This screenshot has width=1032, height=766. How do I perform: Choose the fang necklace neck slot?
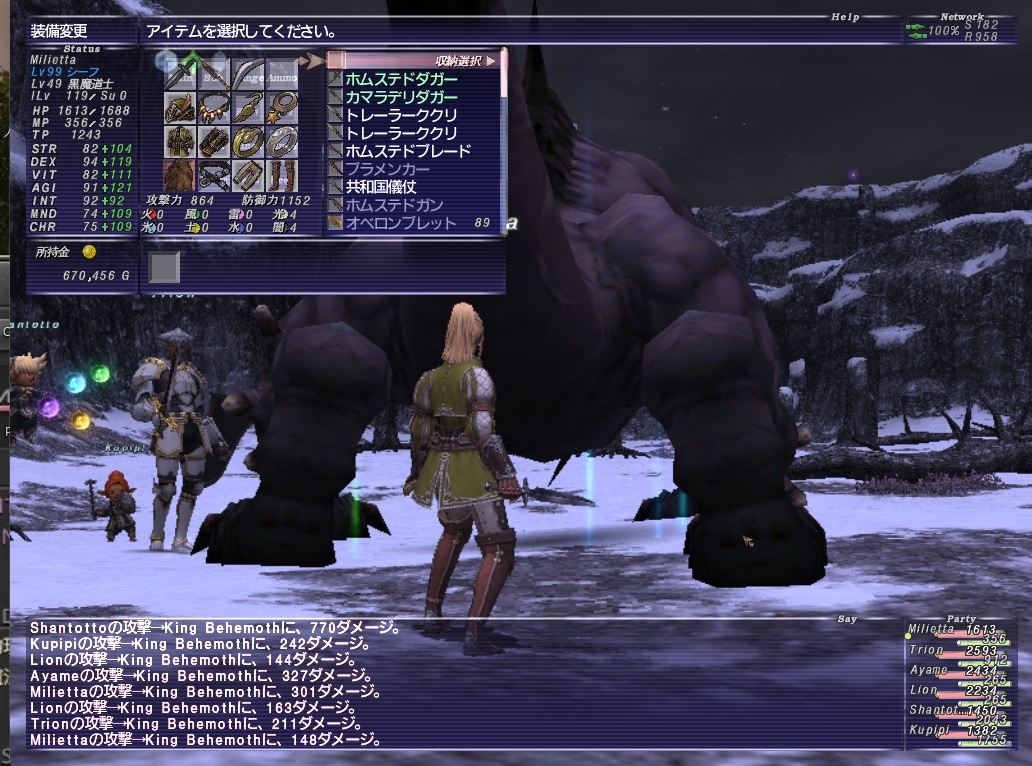point(214,106)
